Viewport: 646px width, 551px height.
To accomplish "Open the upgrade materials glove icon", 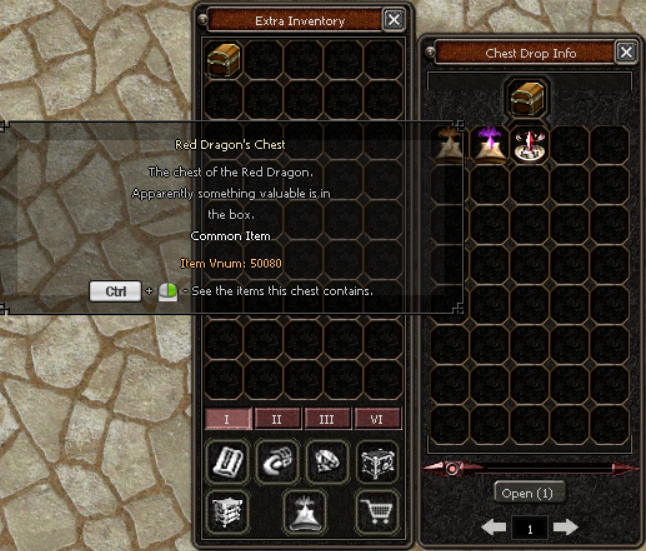I will point(276,462).
